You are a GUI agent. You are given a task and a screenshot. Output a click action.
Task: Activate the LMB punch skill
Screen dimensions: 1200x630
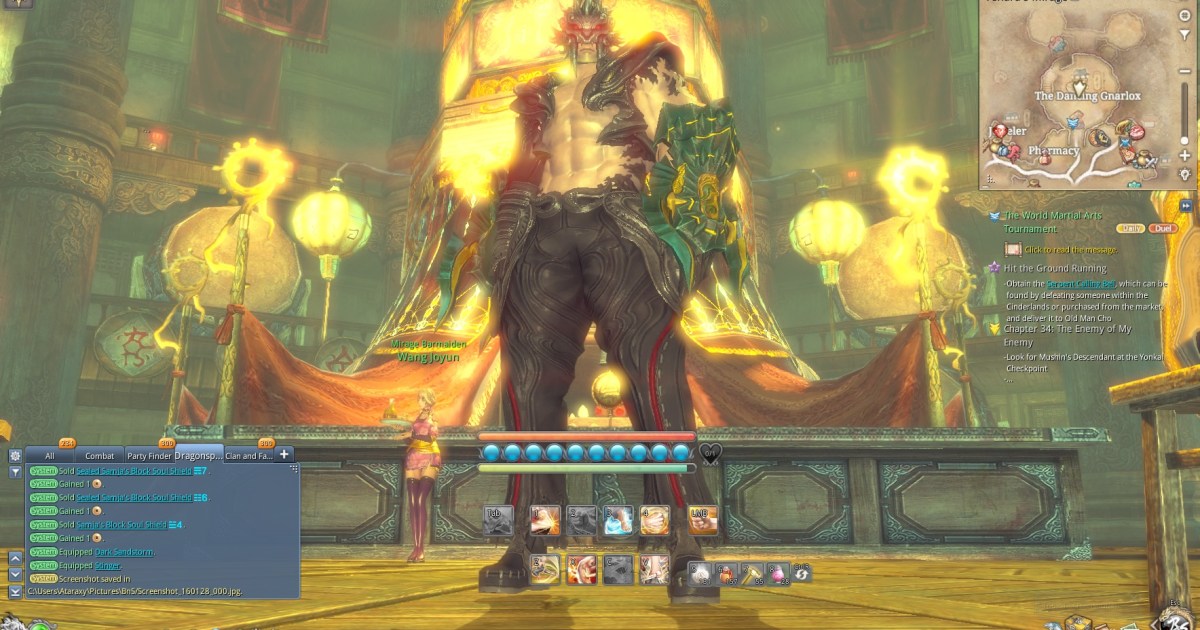[x=702, y=519]
